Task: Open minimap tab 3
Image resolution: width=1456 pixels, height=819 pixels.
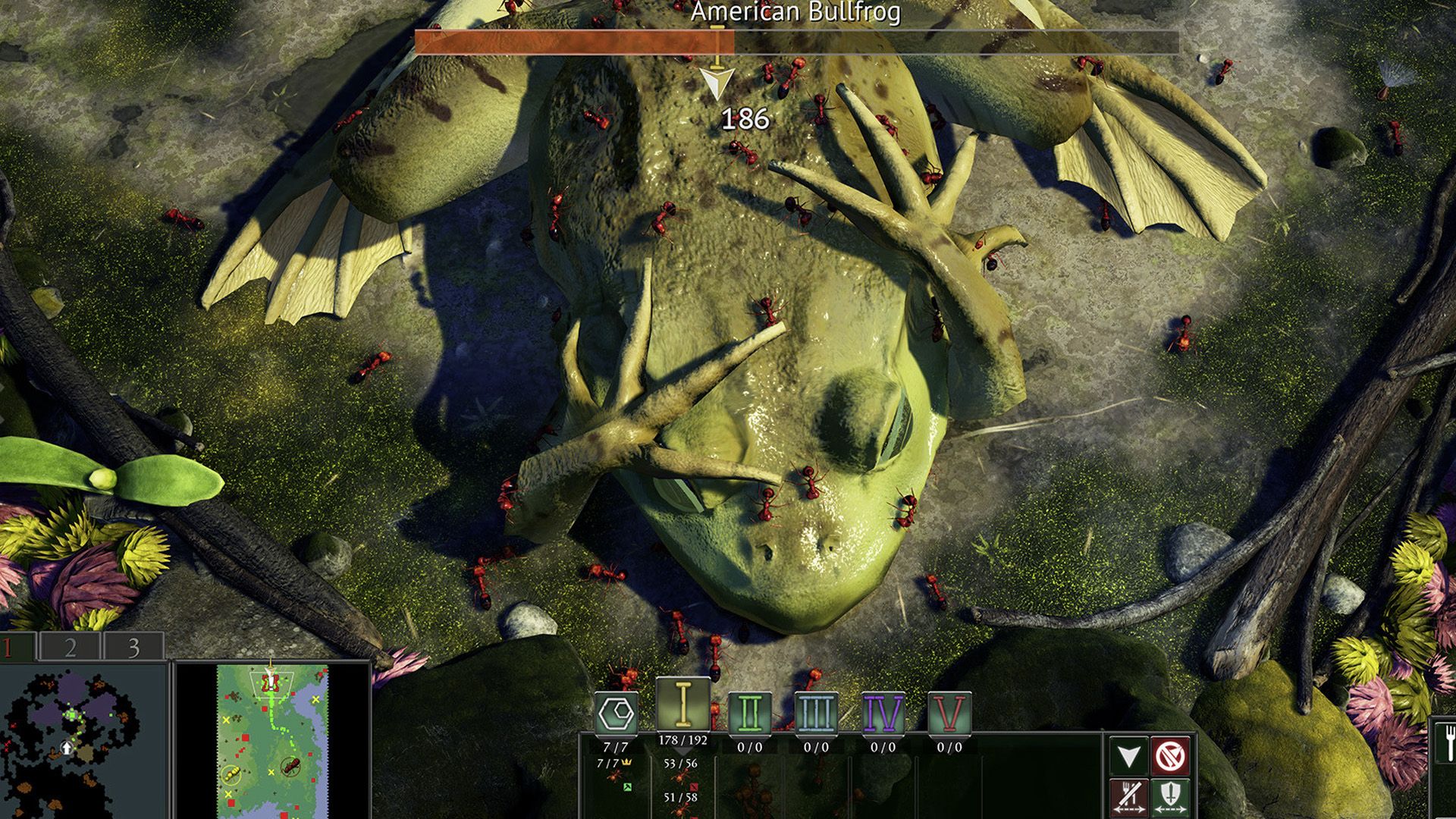Action: pos(133,647)
